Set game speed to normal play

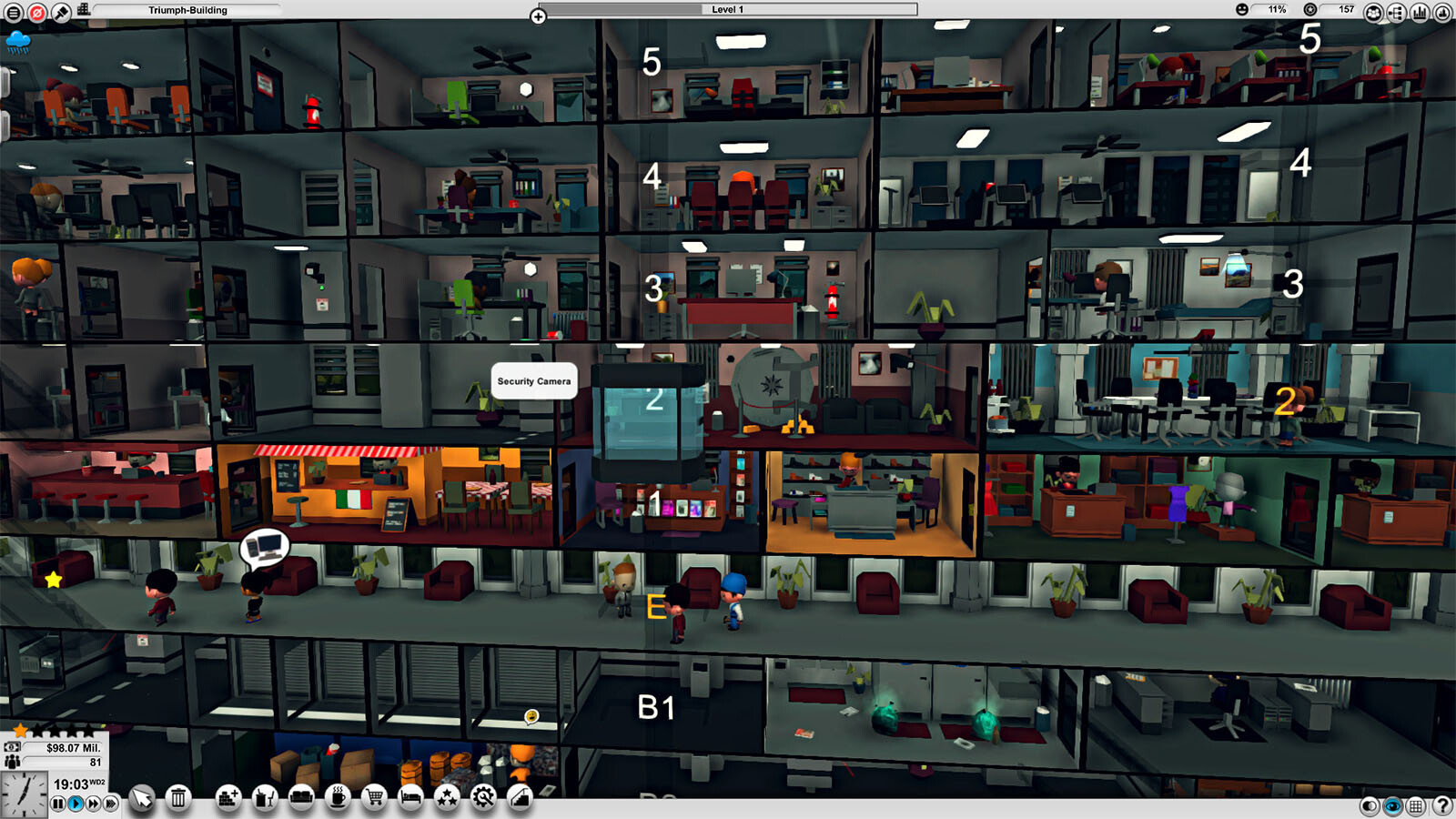76,804
